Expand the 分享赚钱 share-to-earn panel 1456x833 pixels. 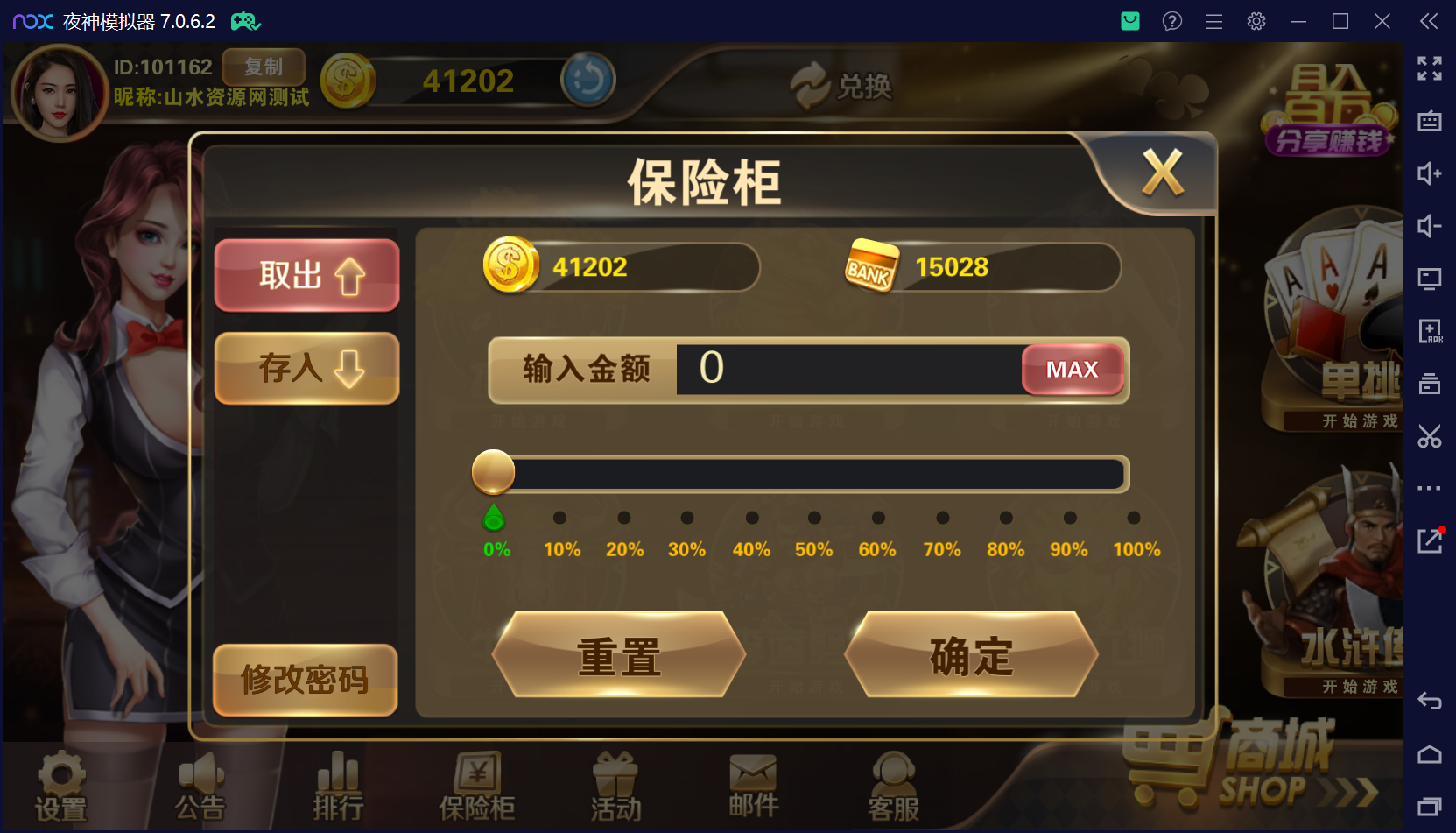tap(1327, 140)
